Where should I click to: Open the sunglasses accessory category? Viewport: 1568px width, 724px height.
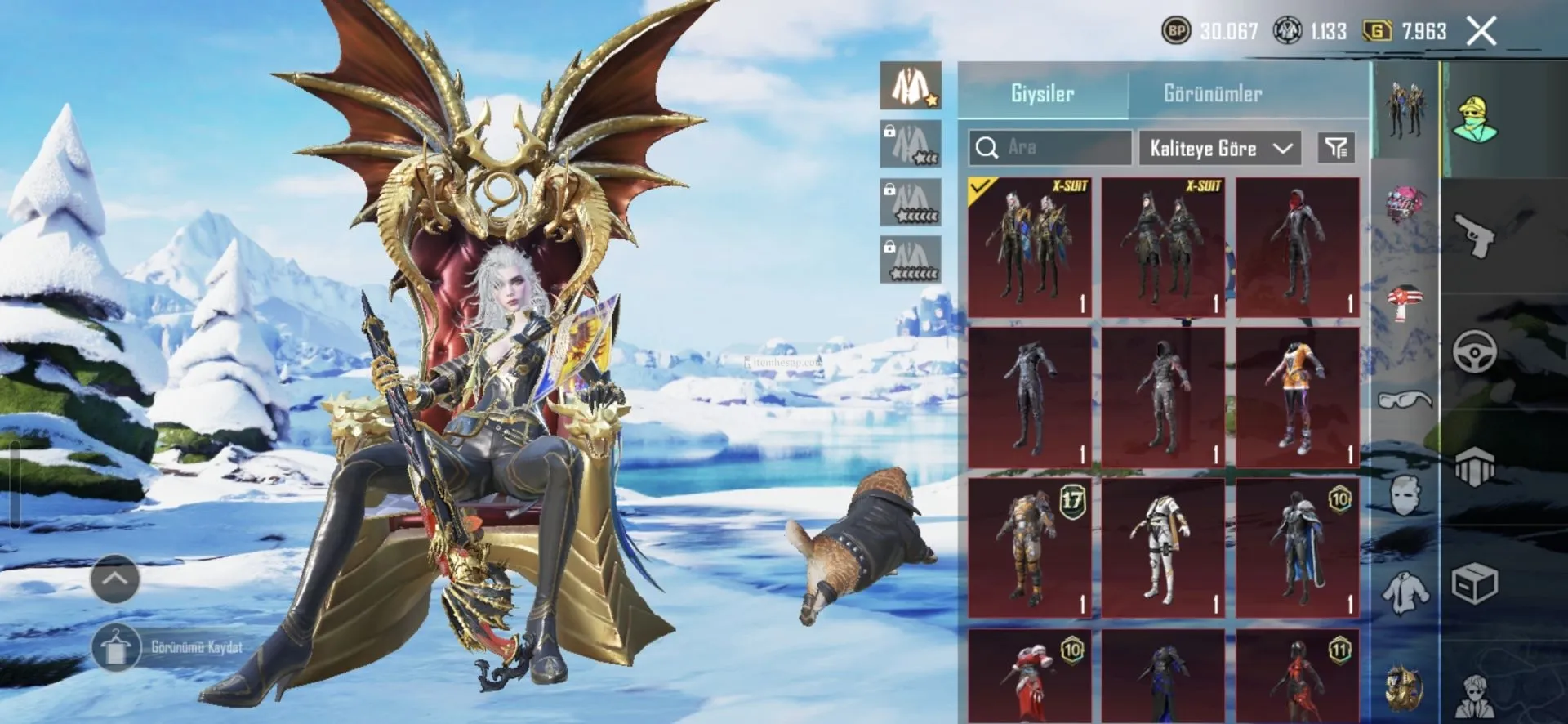click(x=1405, y=400)
